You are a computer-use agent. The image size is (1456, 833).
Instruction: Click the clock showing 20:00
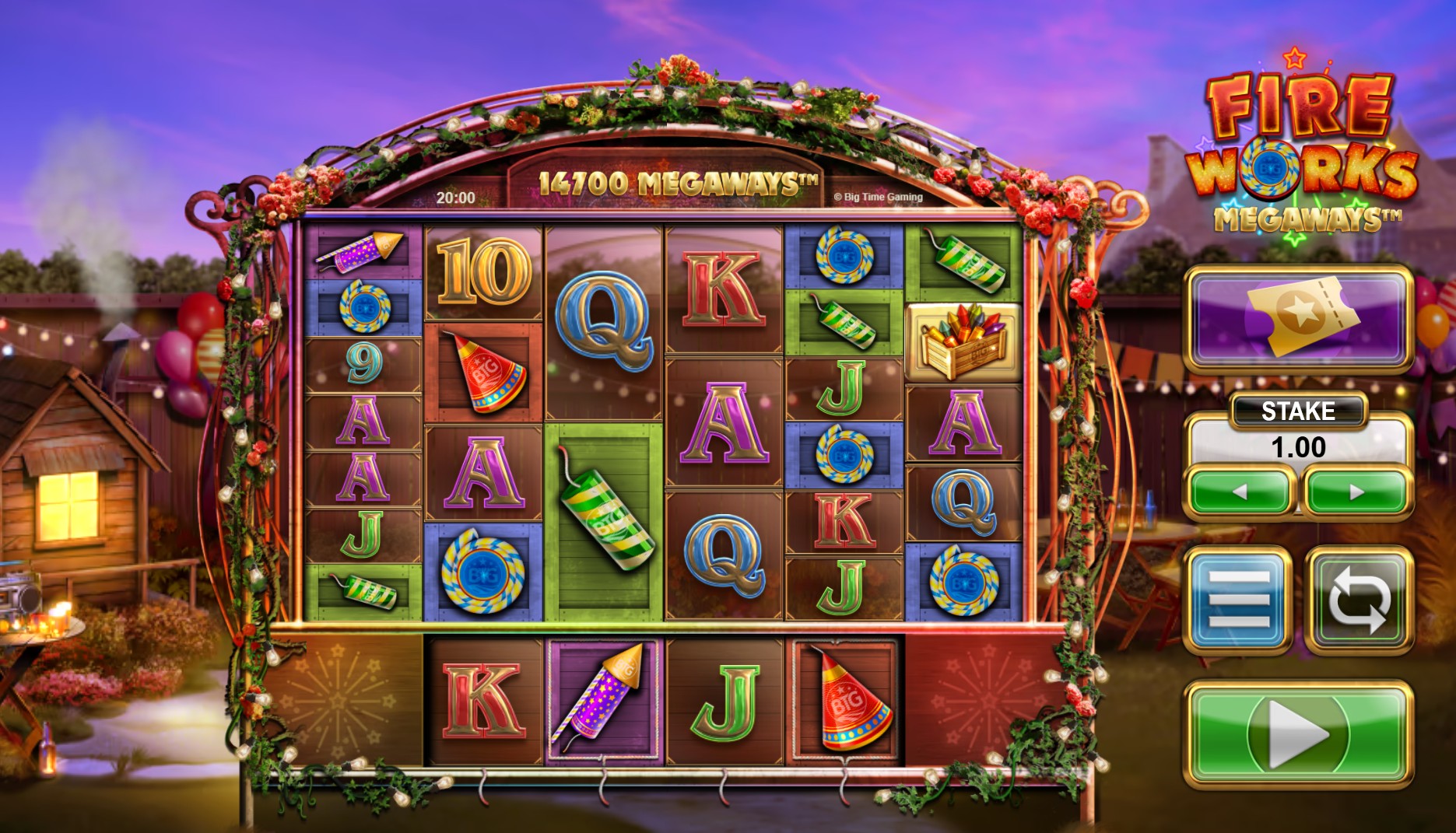457,197
